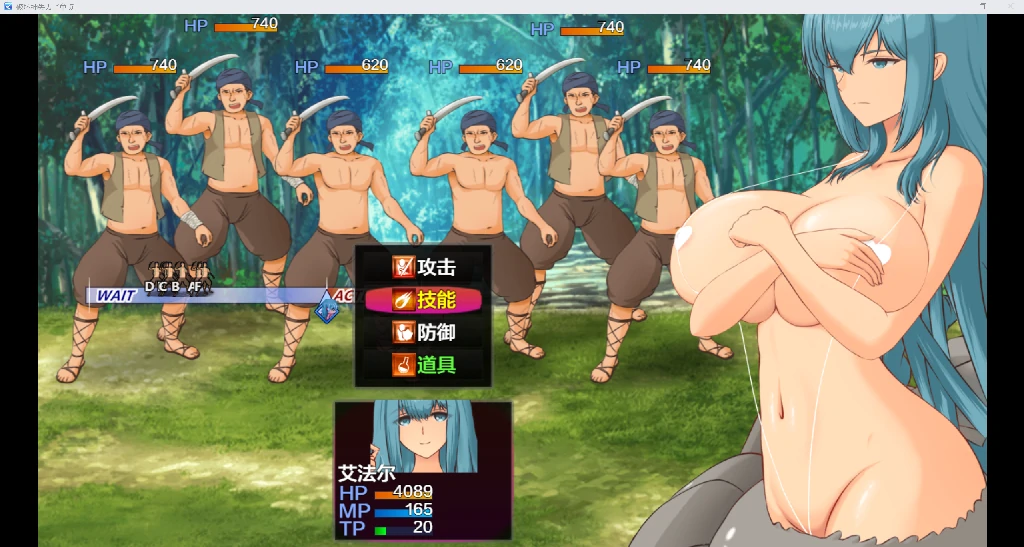This screenshot has width=1024, height=547.
Task: Choose the 攻击 (Attack) command
Action: [424, 267]
